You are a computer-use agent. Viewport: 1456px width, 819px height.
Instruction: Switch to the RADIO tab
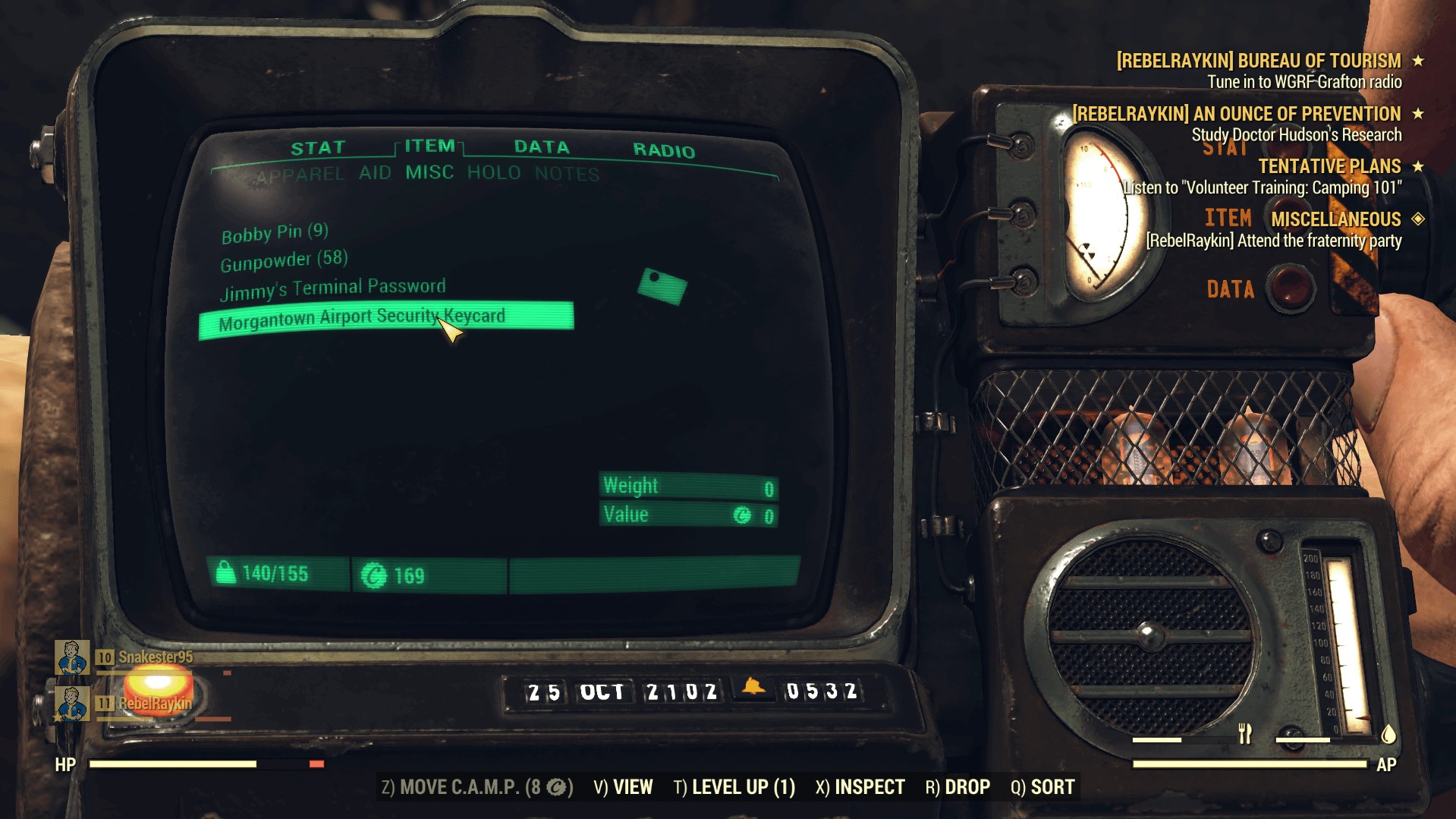click(x=664, y=150)
